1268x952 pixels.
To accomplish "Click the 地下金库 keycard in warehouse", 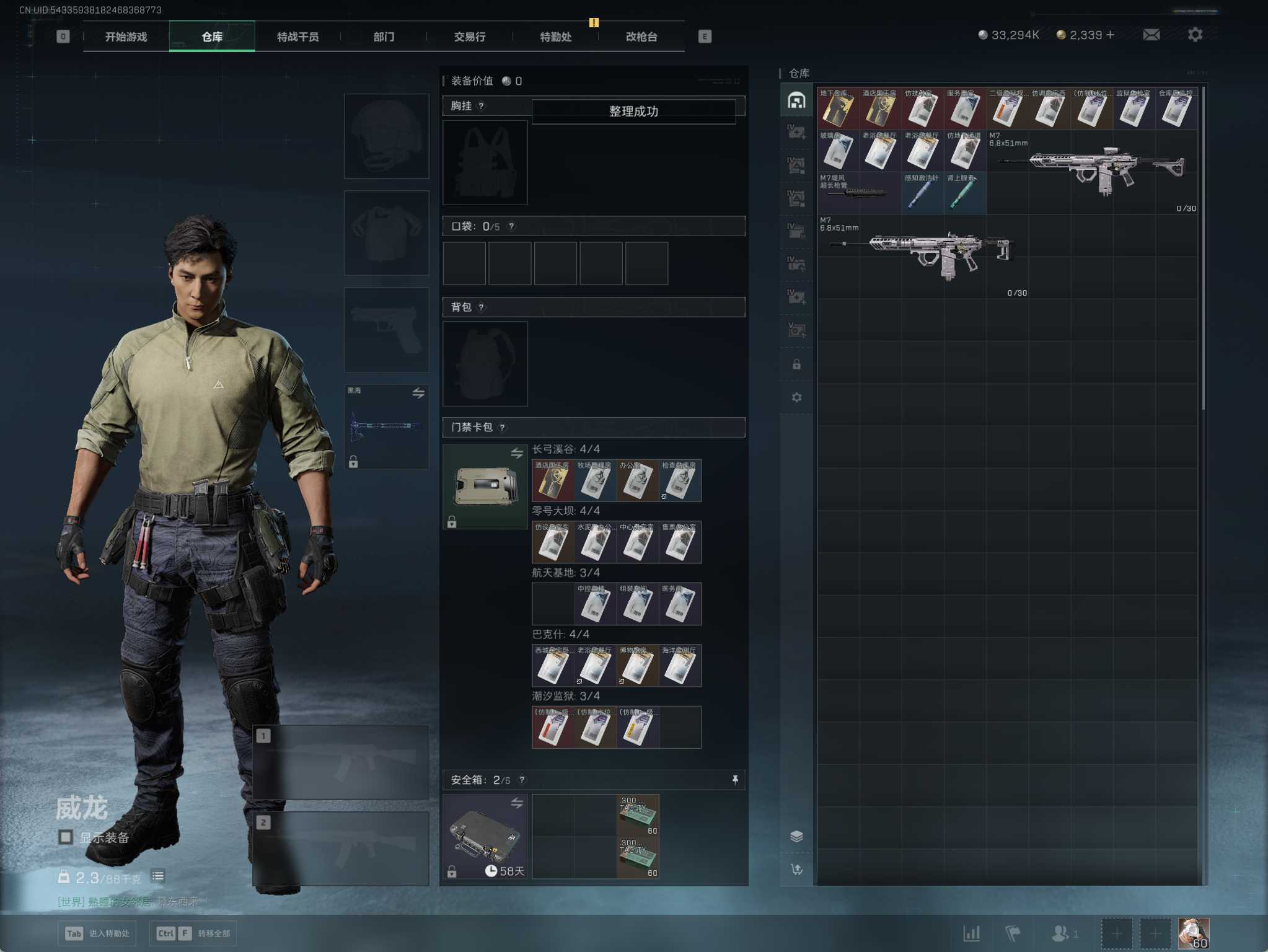I will click(837, 108).
